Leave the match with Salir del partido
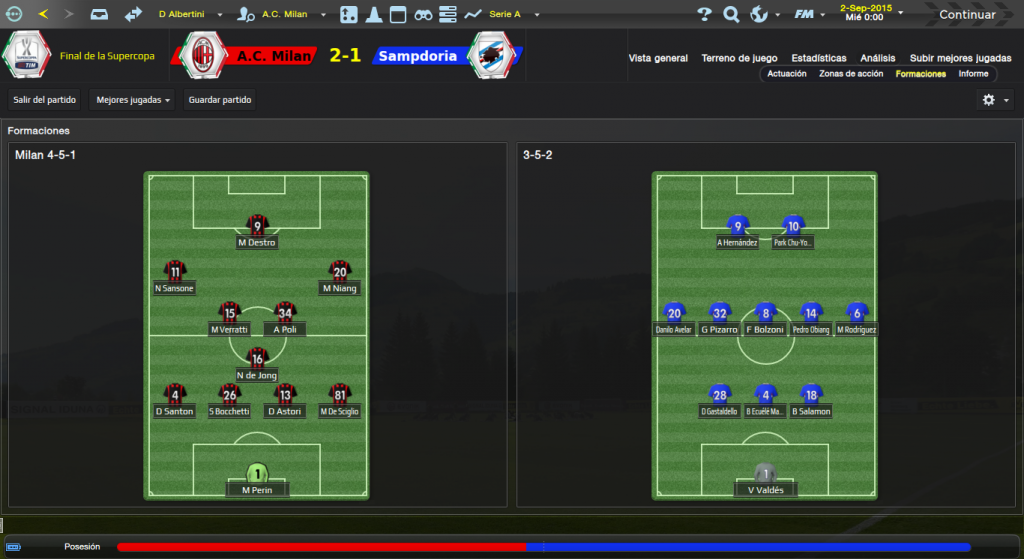Viewport: 1024px width, 559px height. [44, 100]
